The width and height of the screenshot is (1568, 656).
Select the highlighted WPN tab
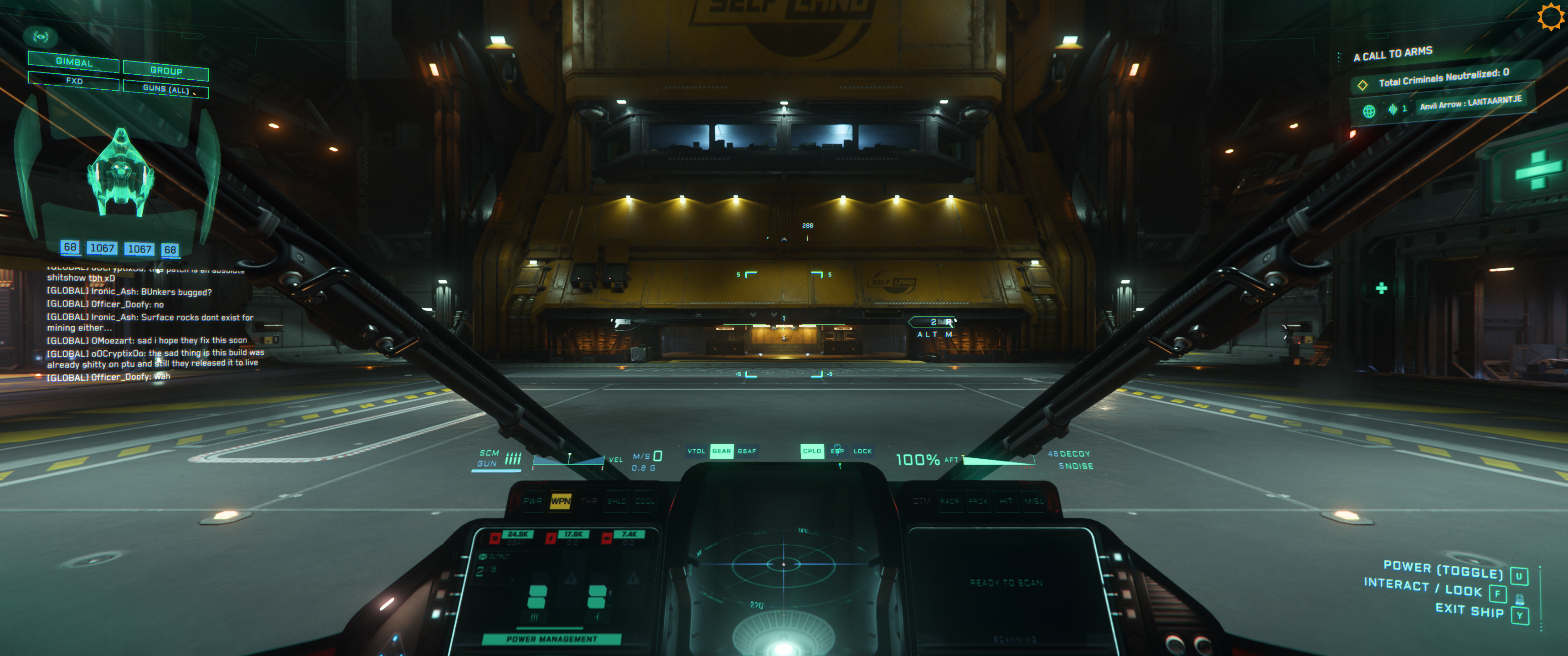[560, 501]
